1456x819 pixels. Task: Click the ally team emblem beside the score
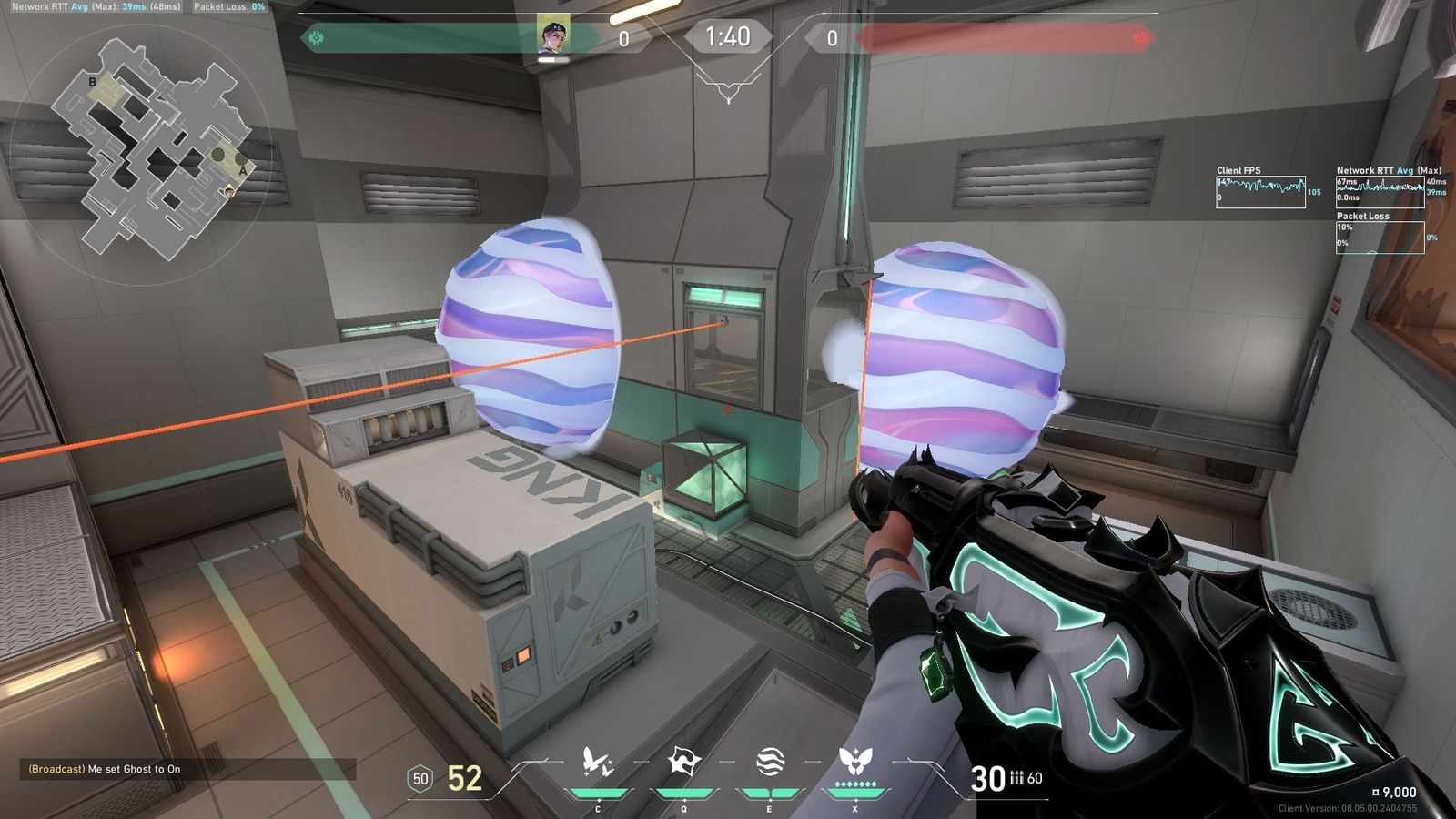point(316,38)
